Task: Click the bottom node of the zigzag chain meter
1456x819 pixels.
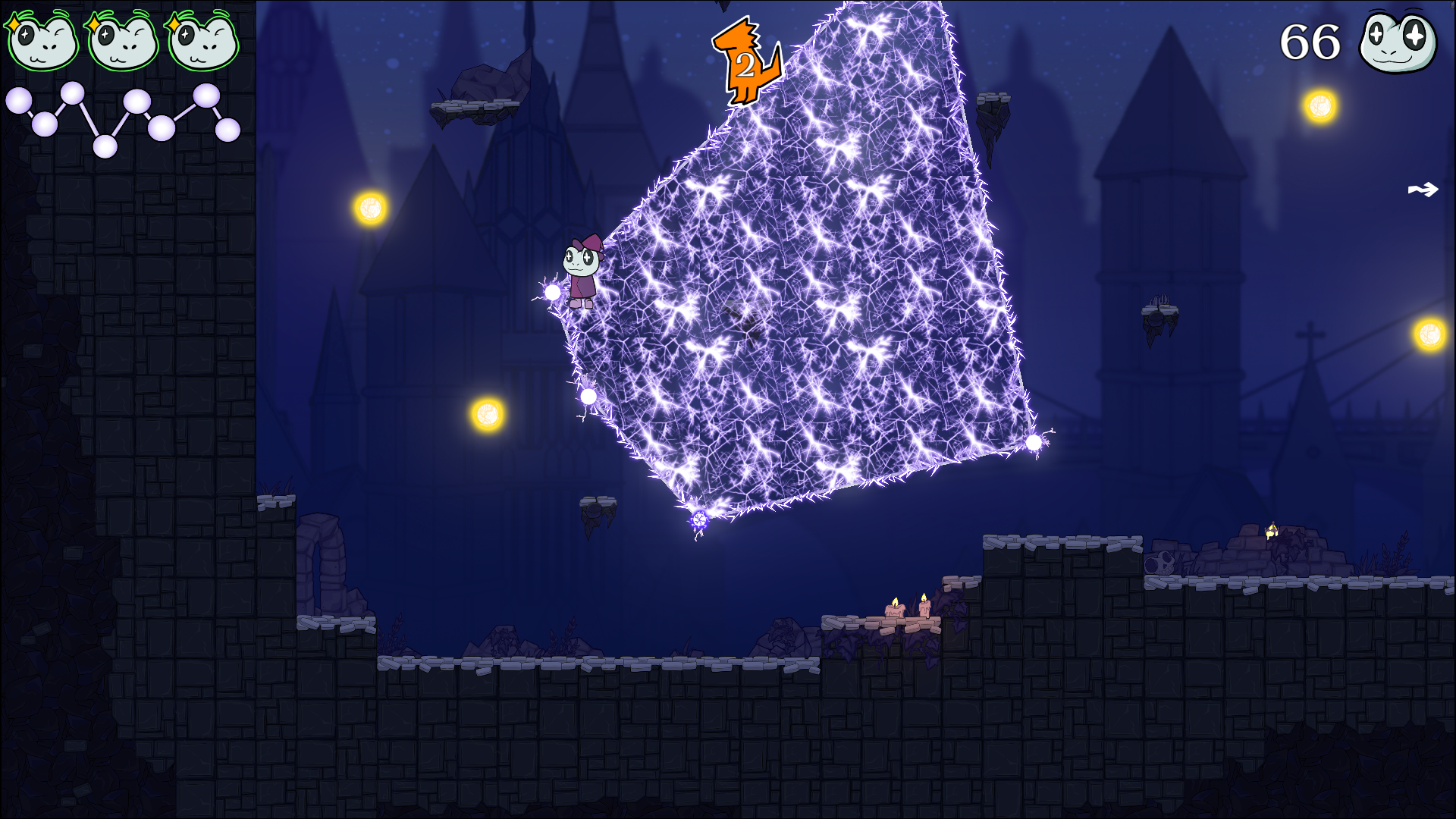Action: 105,146
